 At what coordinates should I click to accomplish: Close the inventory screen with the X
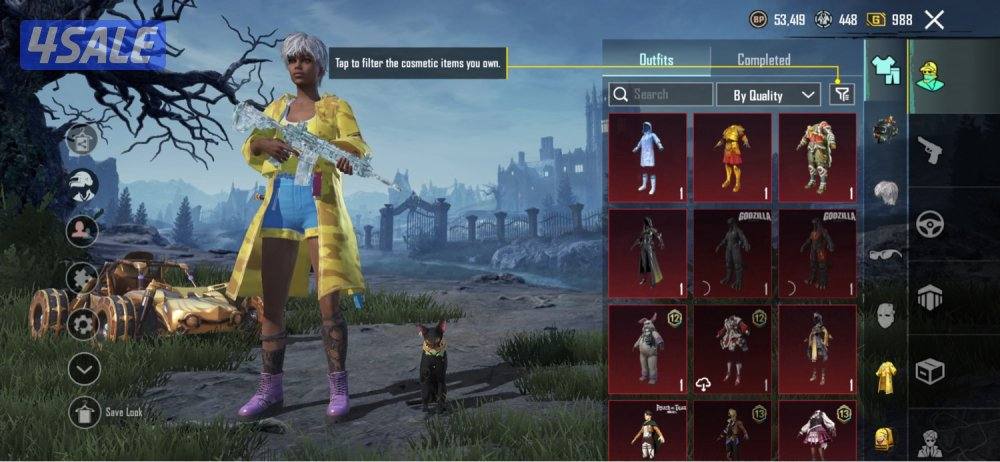(x=934, y=19)
